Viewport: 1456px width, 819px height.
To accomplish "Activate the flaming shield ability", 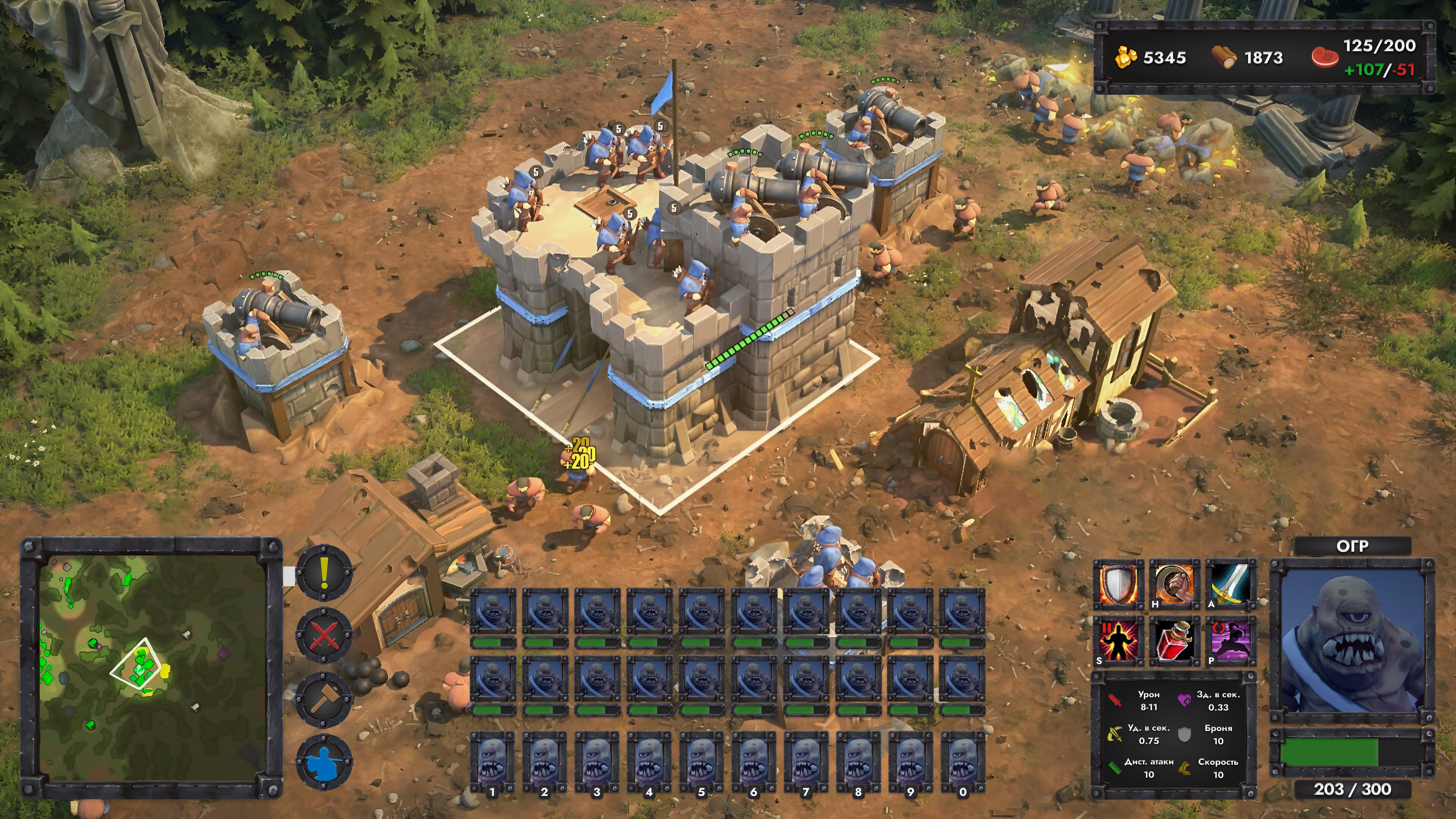I will [x=1117, y=584].
